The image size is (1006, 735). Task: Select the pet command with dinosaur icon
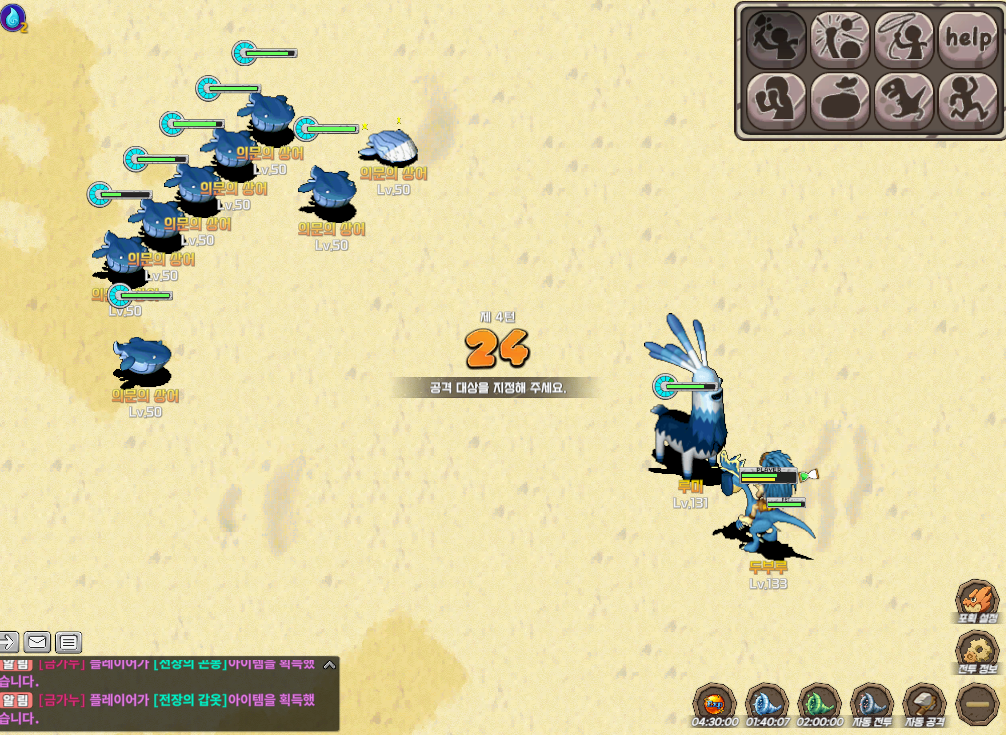904,101
